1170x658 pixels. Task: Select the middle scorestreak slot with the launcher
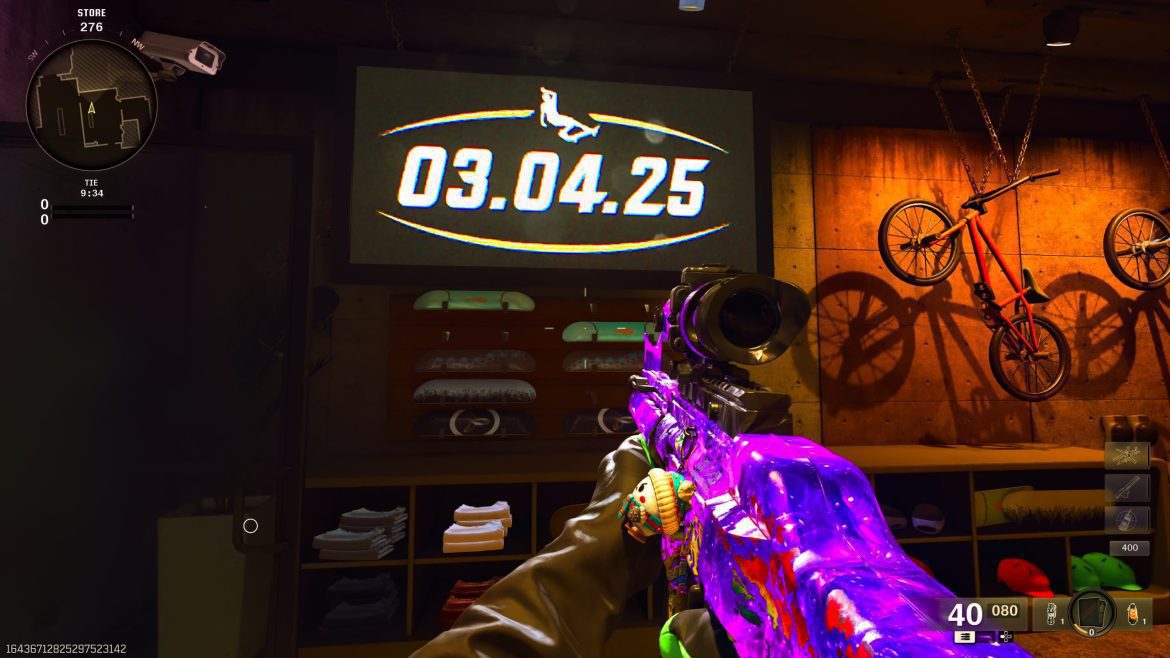coord(1127,488)
